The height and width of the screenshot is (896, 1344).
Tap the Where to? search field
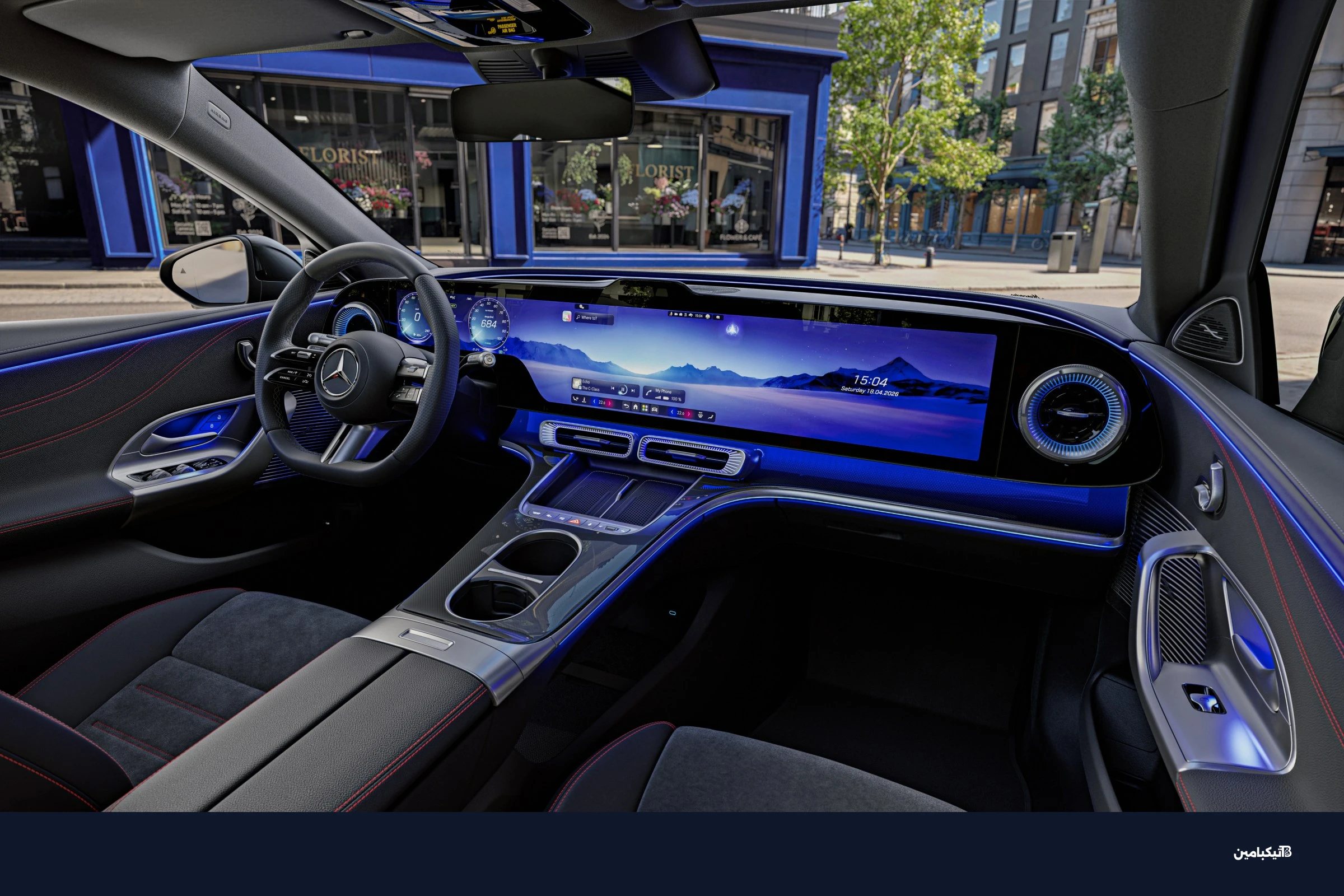(x=590, y=318)
